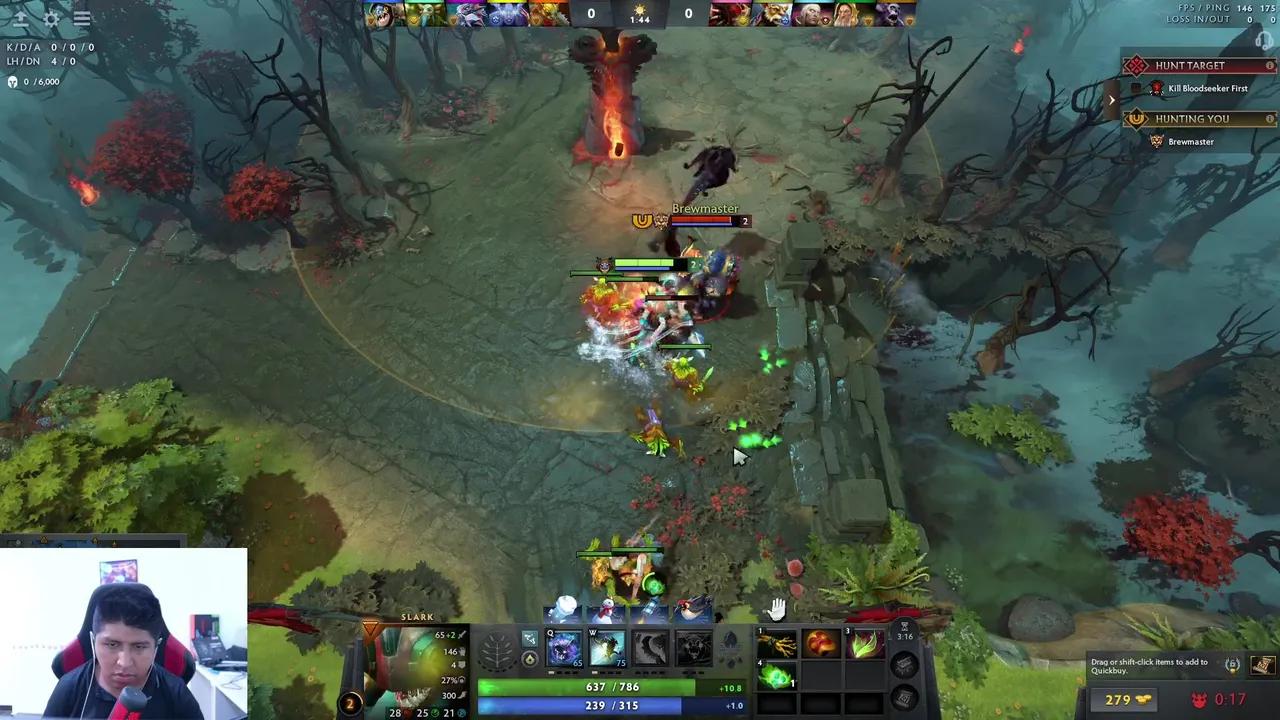The height and width of the screenshot is (720, 1280).
Task: Select the Pounce ability icon
Action: [x=607, y=648]
